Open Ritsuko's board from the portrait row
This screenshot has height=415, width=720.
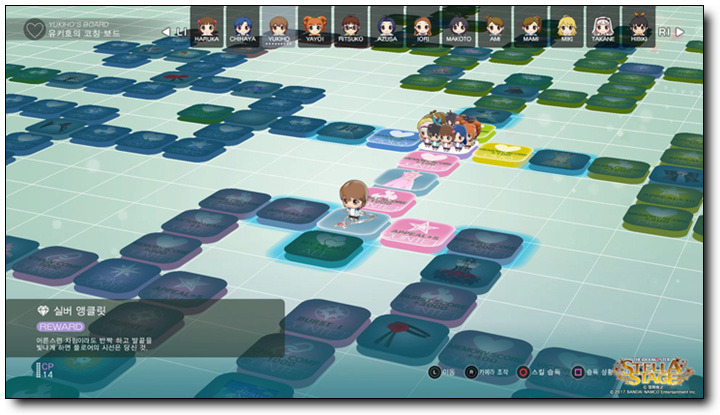[350, 25]
